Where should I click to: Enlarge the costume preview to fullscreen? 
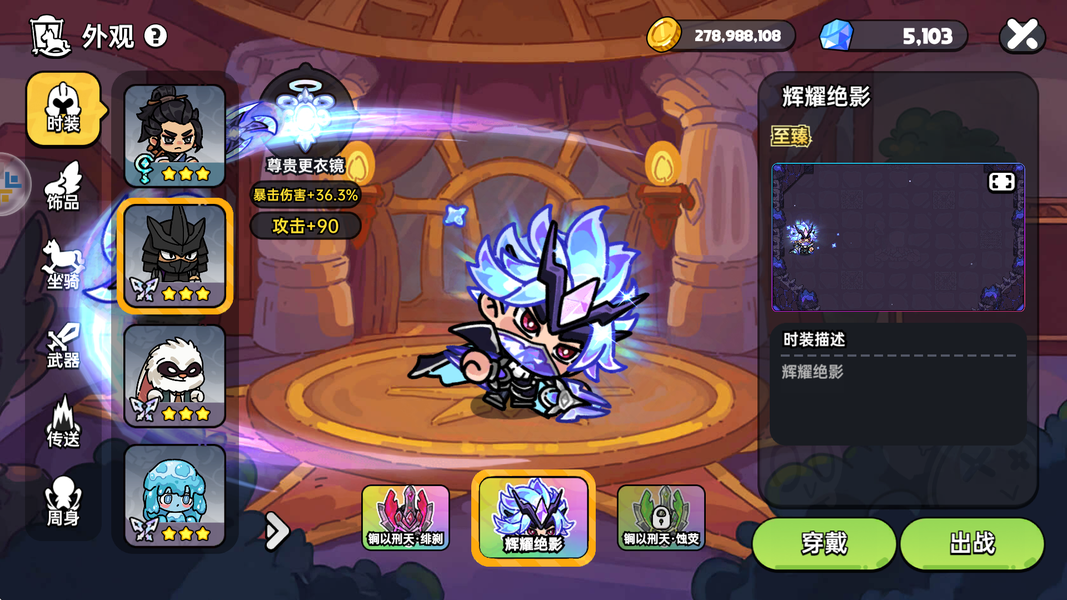pos(1001,181)
